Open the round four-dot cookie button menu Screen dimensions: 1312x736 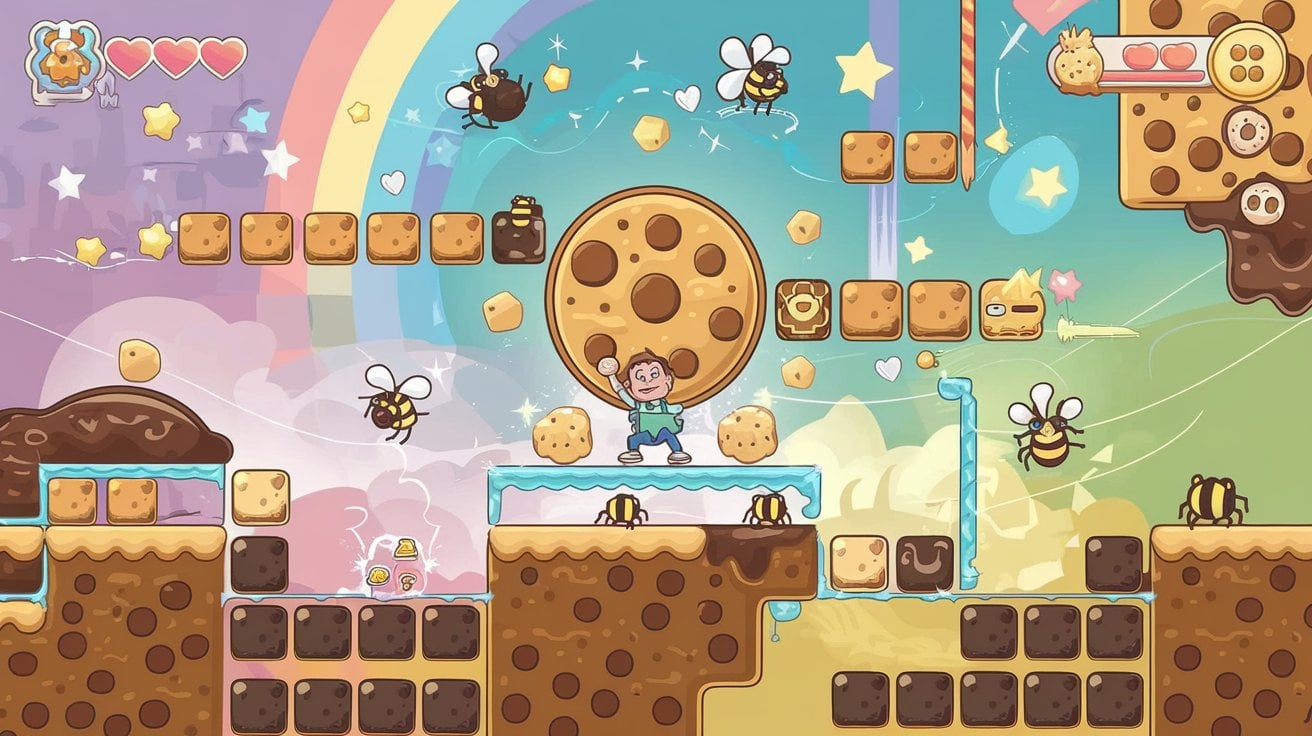click(x=1246, y=61)
